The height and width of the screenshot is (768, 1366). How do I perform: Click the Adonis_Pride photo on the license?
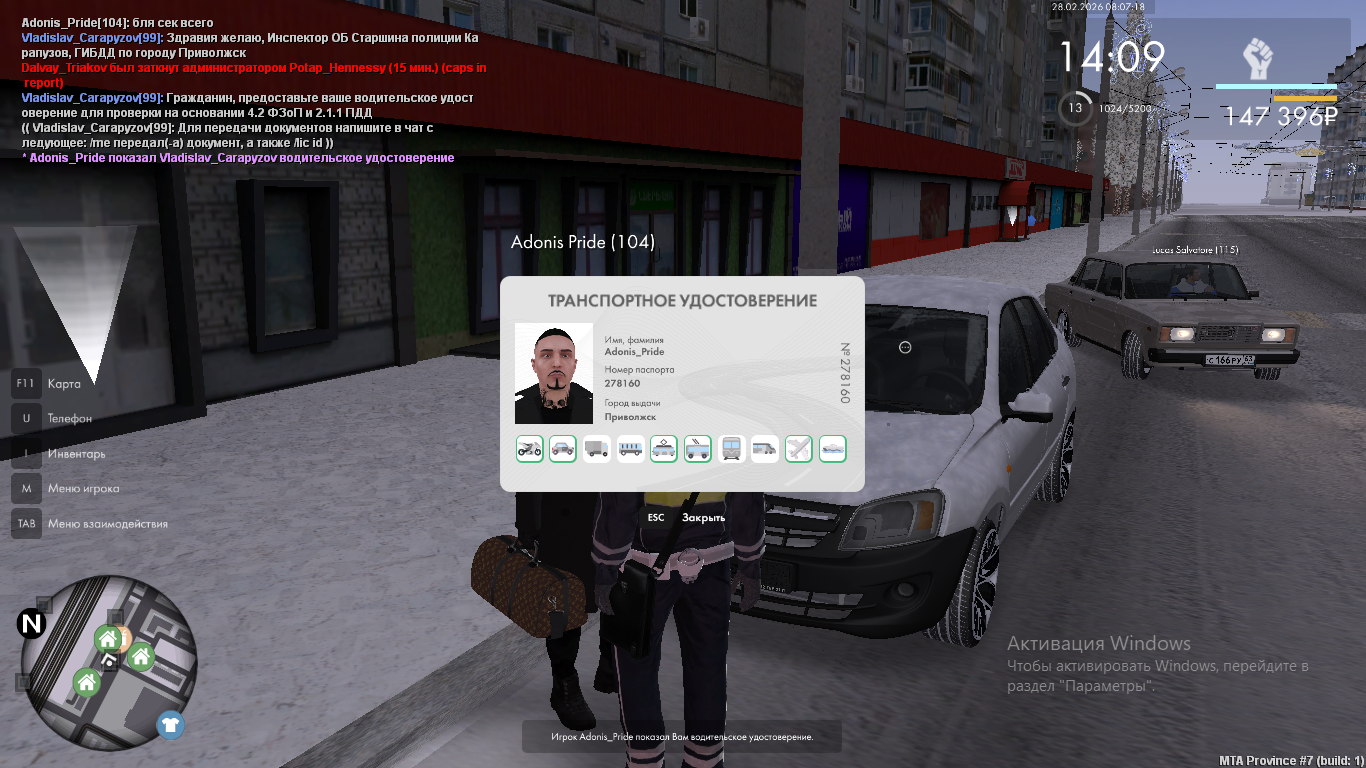coord(554,373)
